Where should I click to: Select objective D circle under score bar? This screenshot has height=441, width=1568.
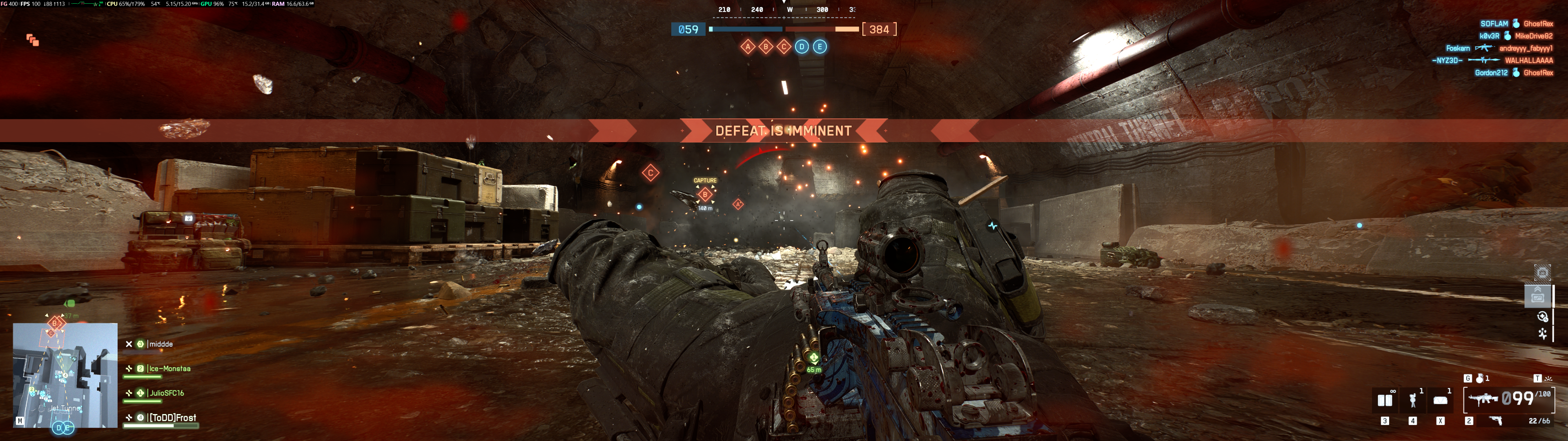point(802,47)
